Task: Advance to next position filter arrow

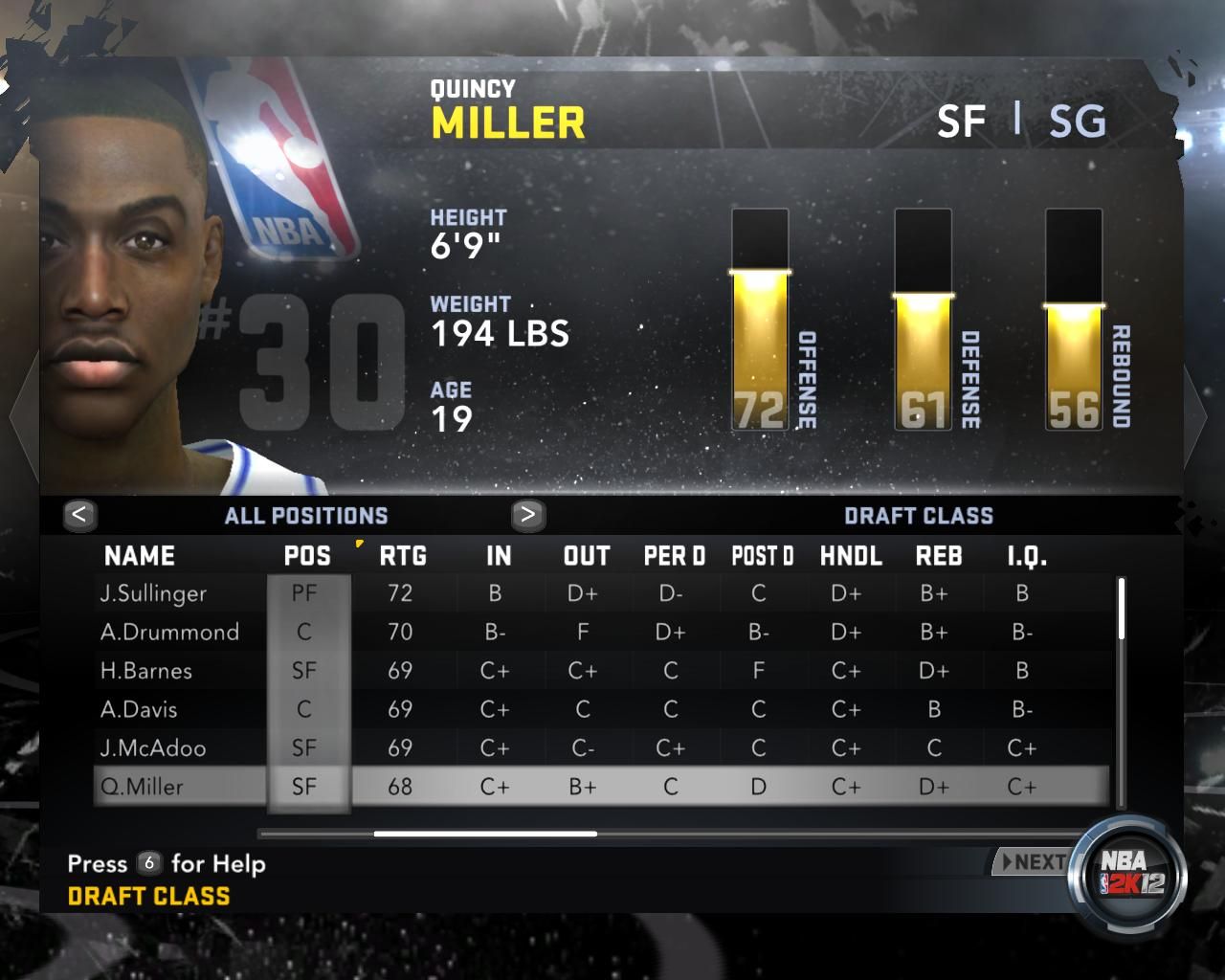Action: (x=527, y=515)
